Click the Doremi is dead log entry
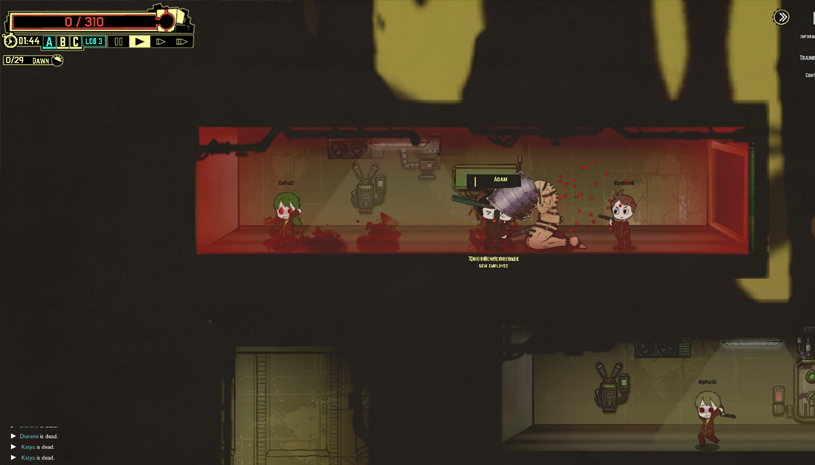 click(38, 436)
